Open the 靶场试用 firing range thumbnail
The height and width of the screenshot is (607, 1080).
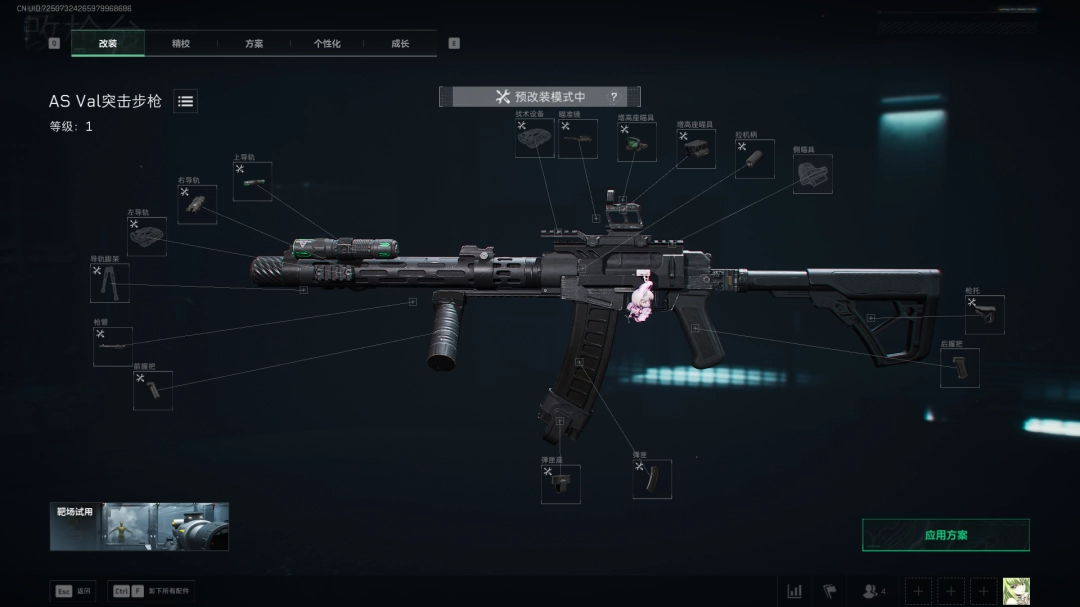(139, 527)
